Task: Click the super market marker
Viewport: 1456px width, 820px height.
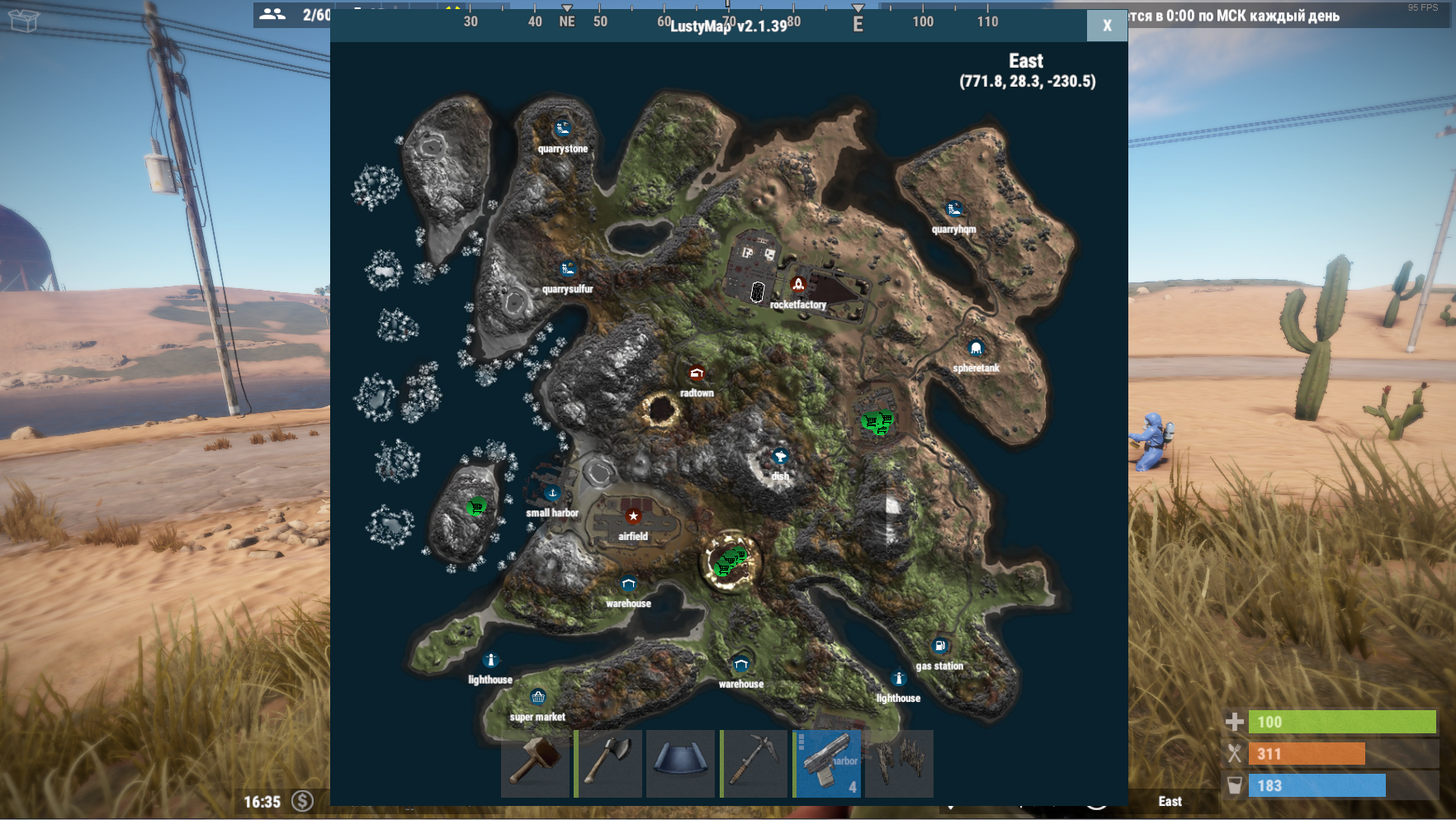Action: (537, 698)
